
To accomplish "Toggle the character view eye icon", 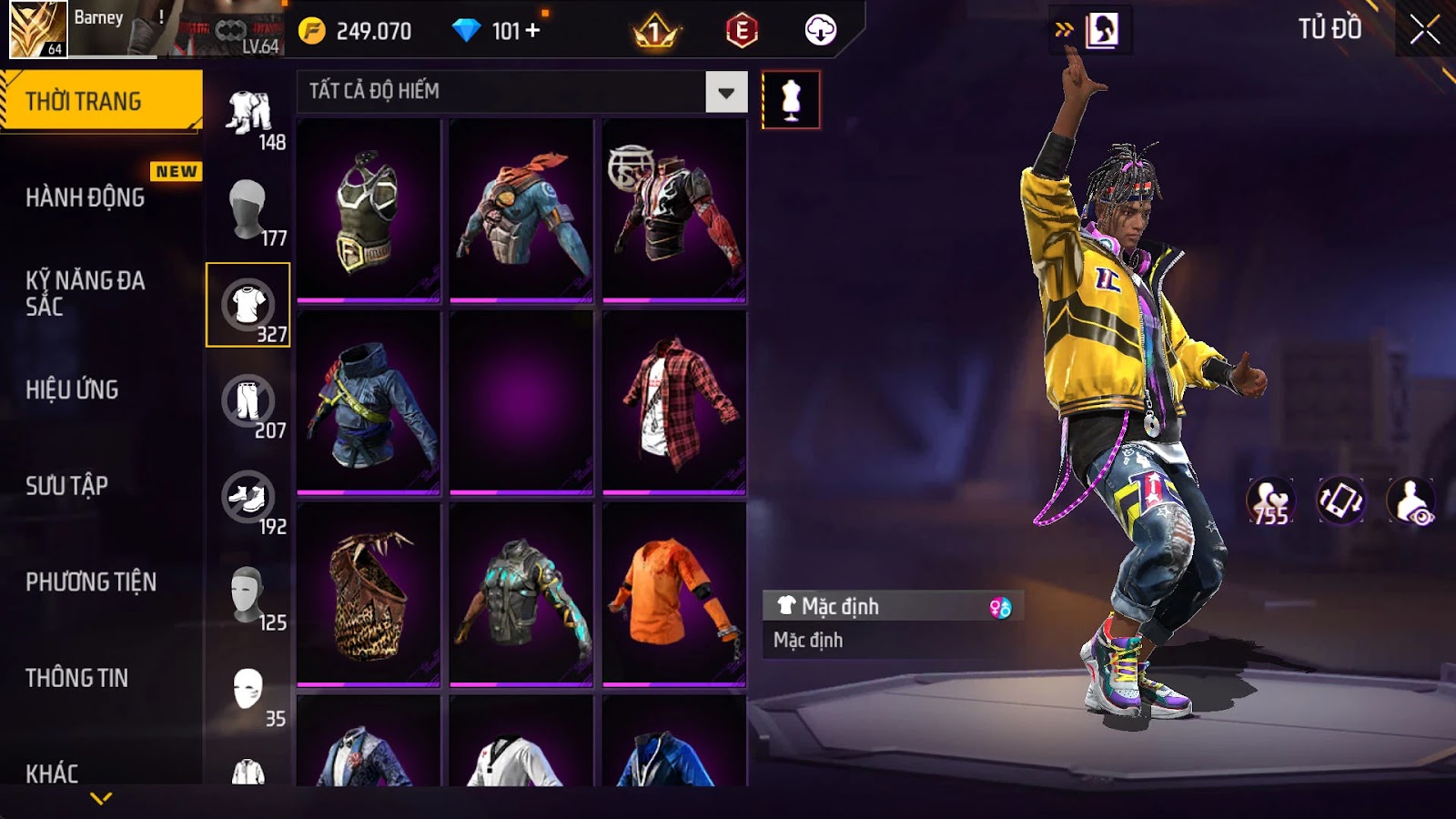I will click(1410, 501).
